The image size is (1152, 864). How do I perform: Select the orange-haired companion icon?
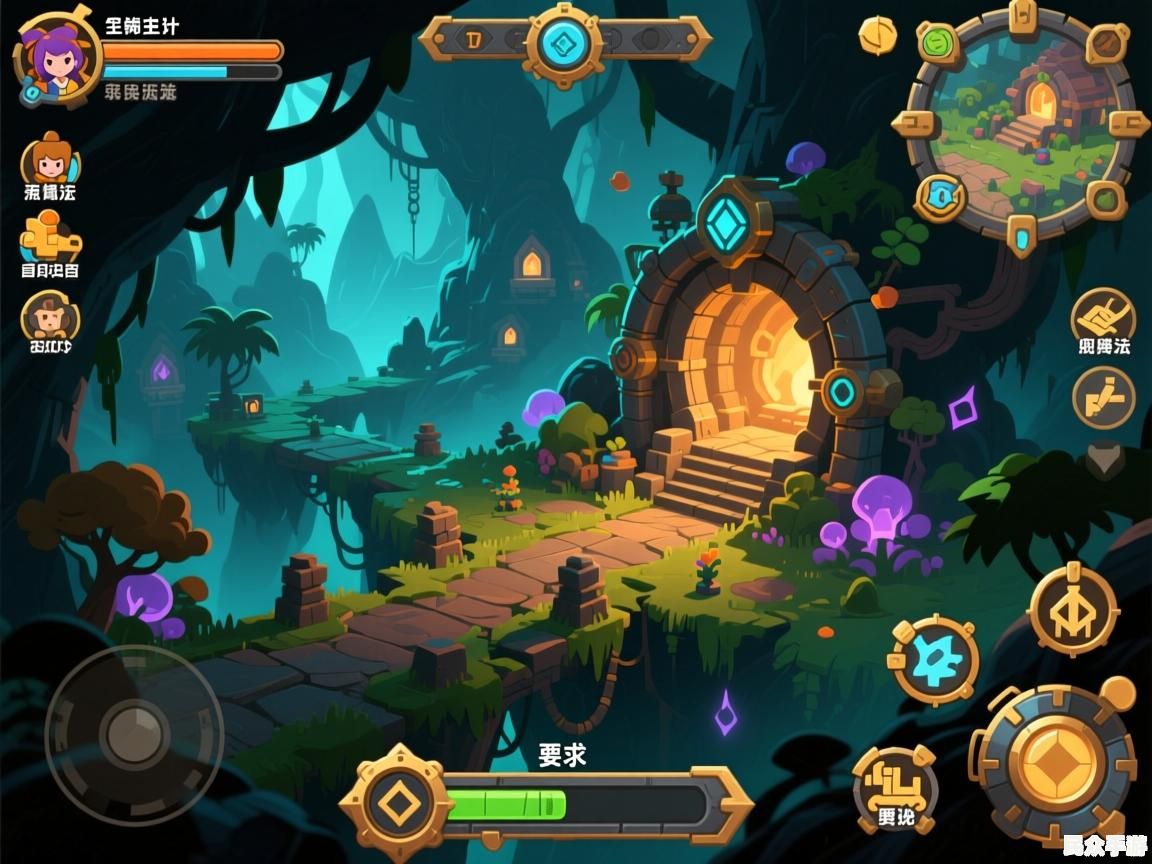click(50, 160)
